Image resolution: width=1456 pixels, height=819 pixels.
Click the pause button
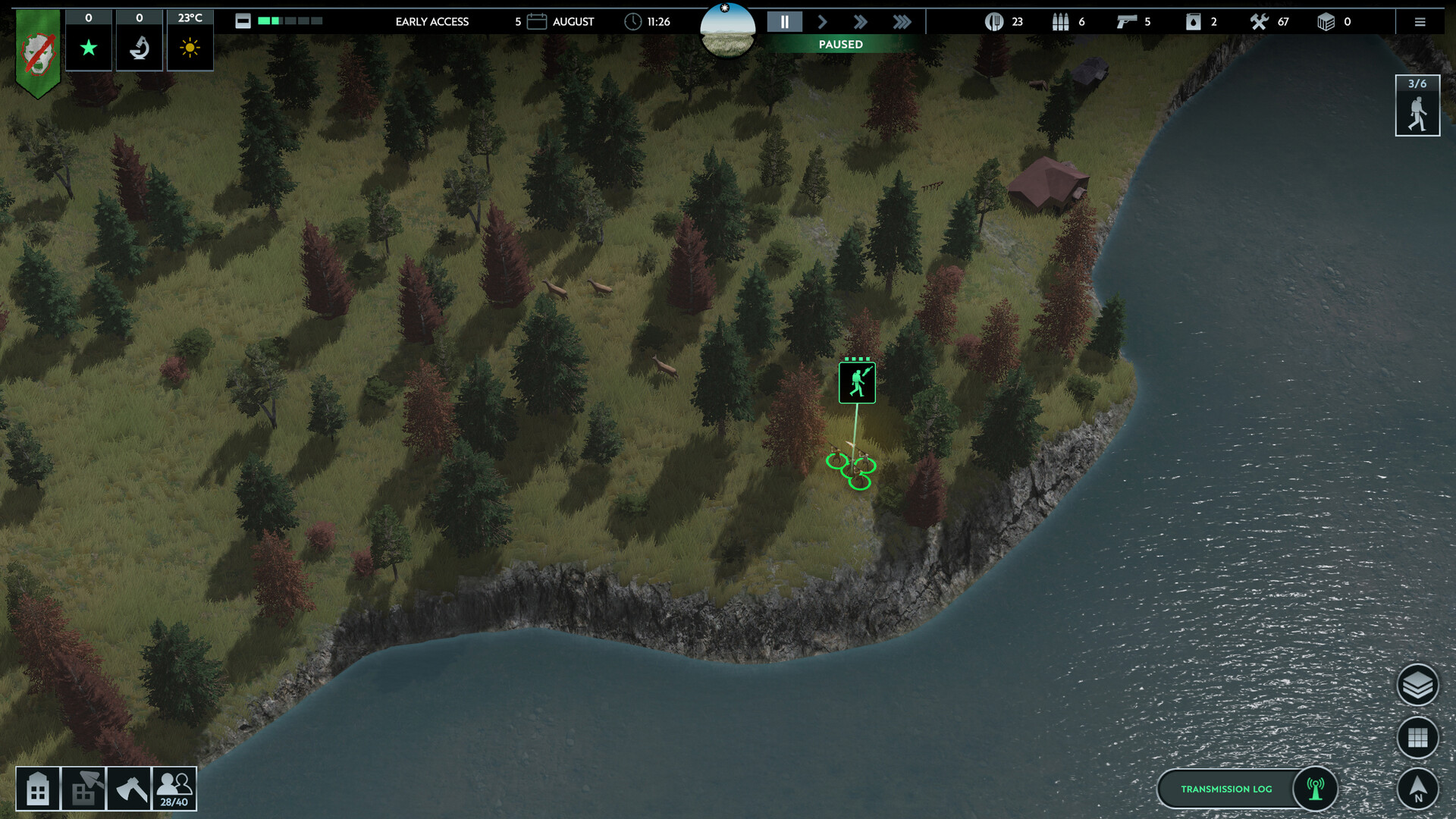784,22
